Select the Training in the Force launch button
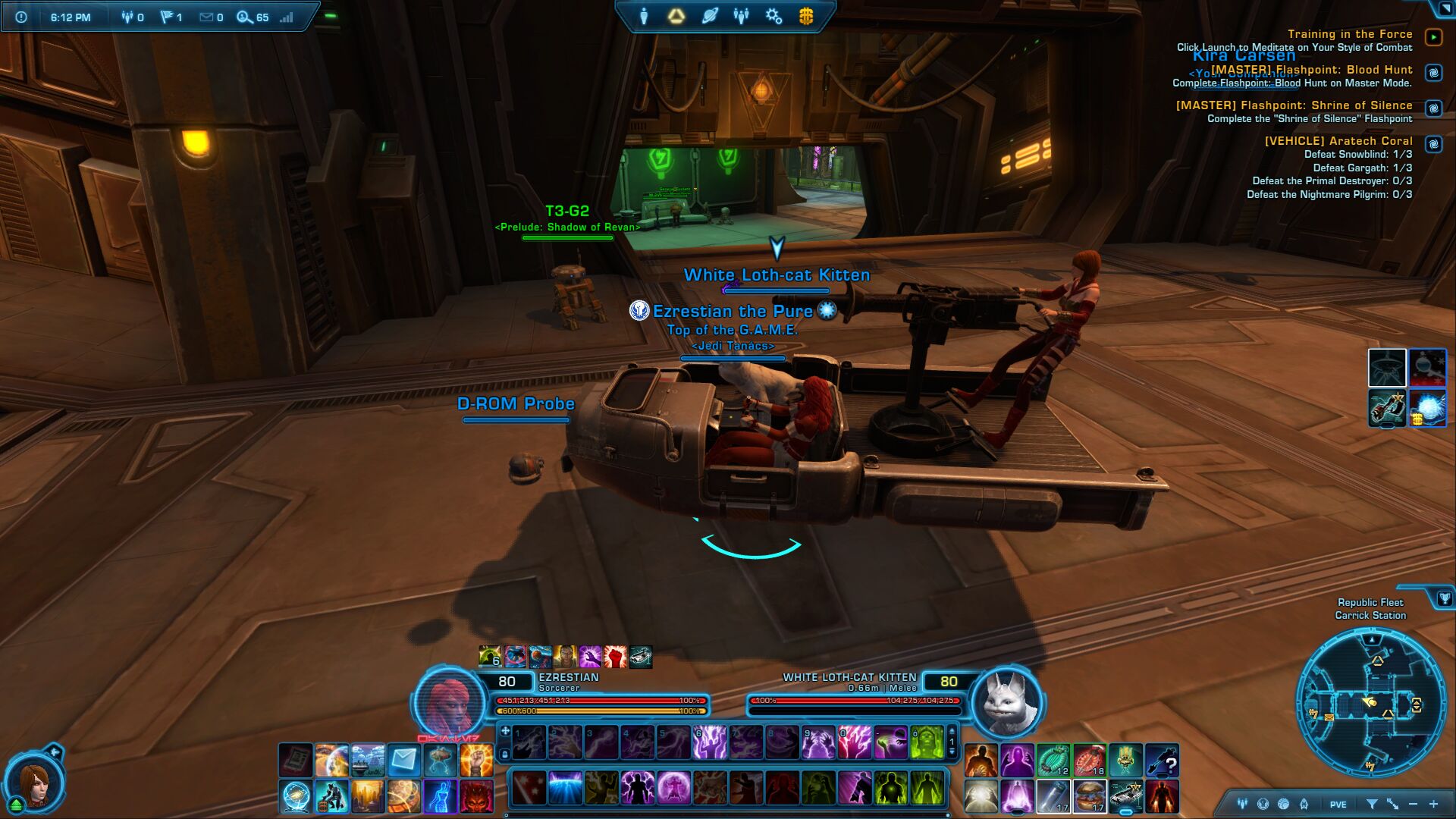 click(1433, 37)
